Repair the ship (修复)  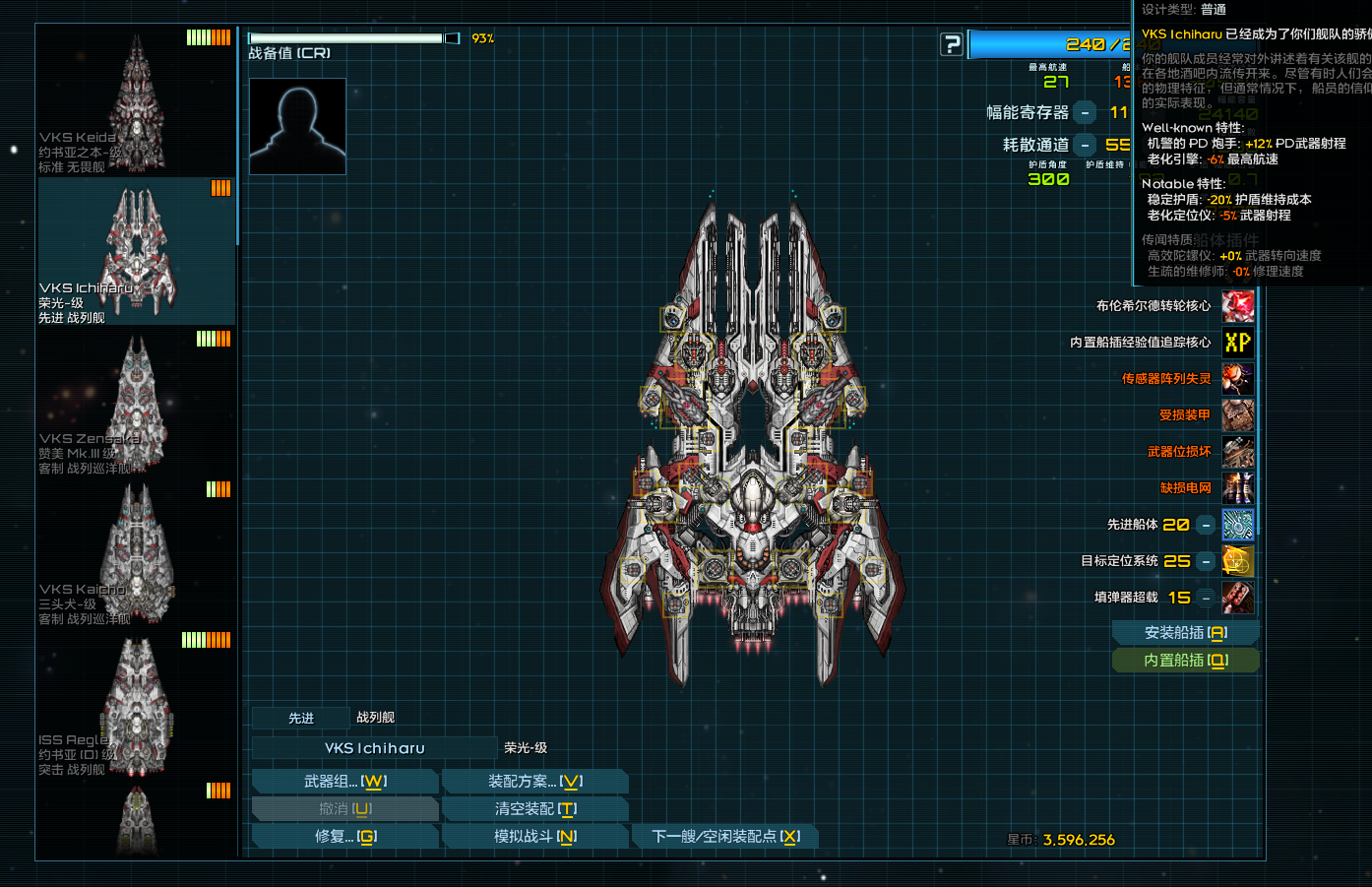(x=344, y=837)
